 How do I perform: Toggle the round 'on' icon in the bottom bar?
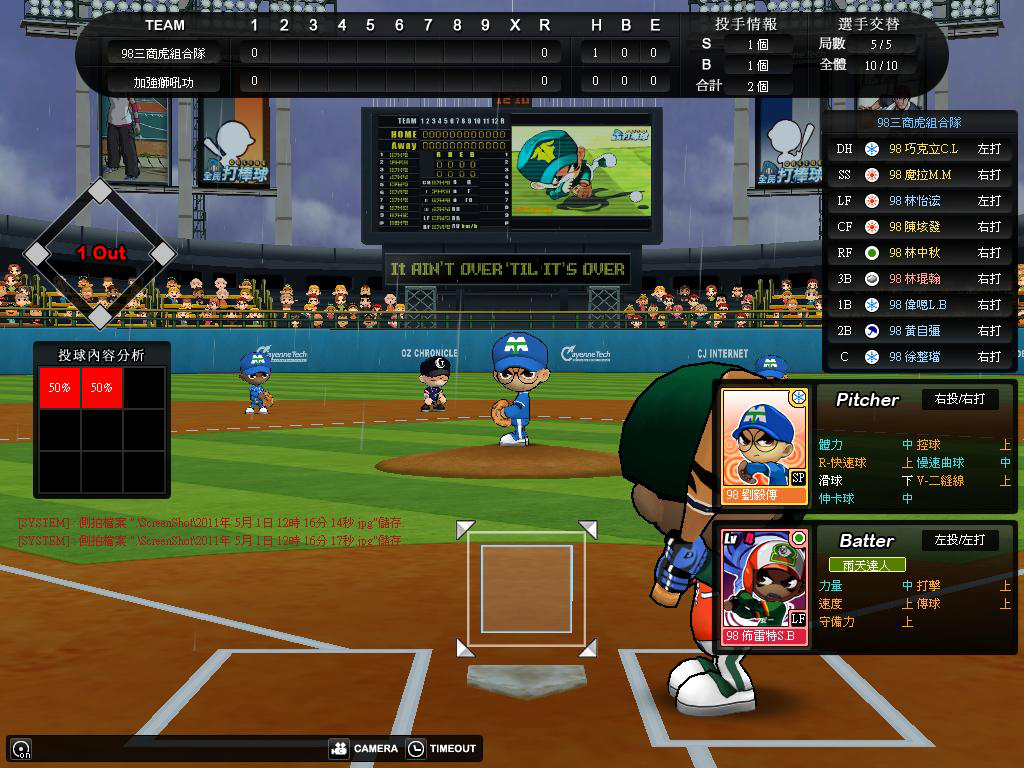(x=21, y=749)
